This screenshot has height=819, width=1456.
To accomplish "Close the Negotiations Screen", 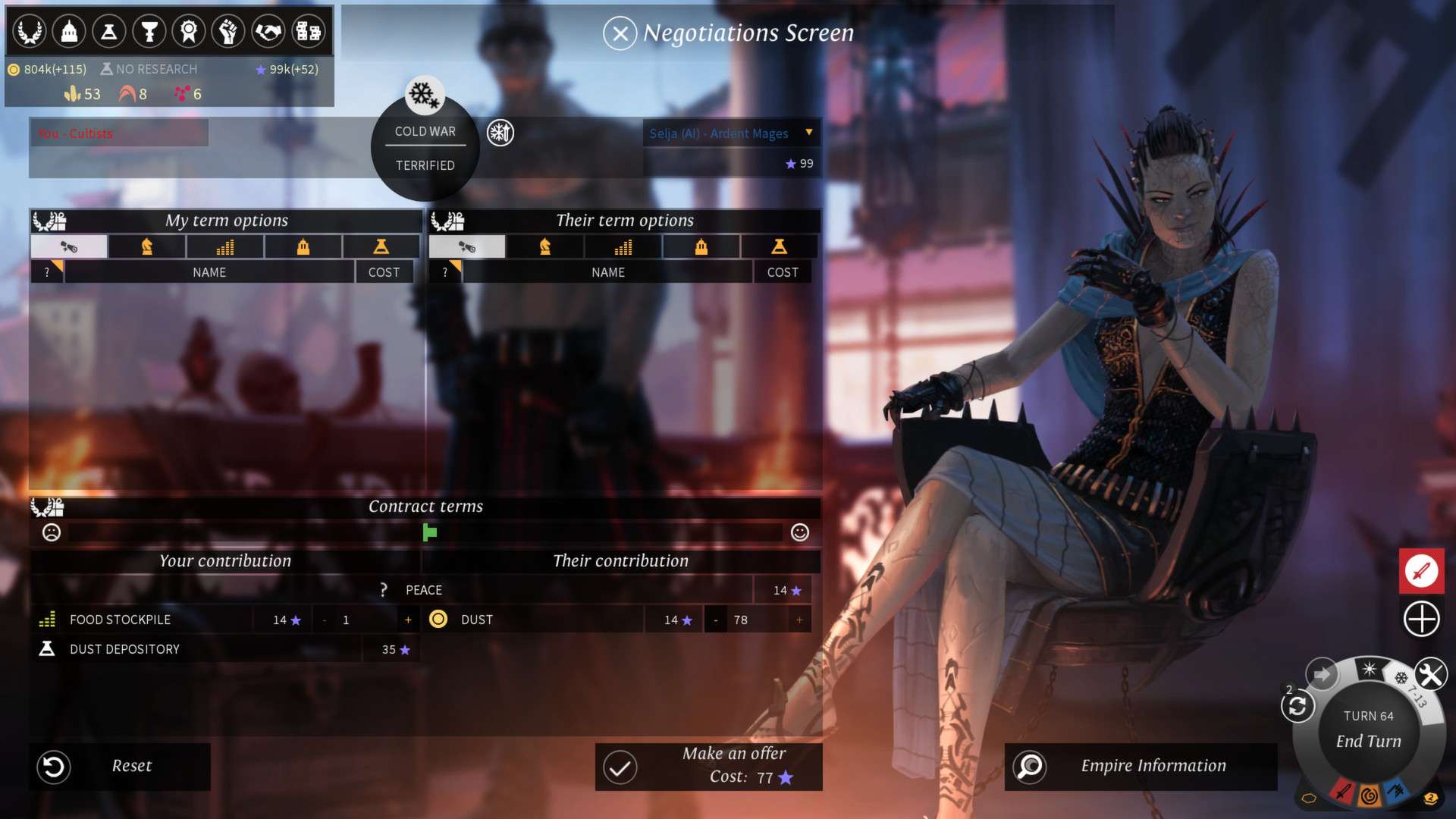I will tap(620, 33).
